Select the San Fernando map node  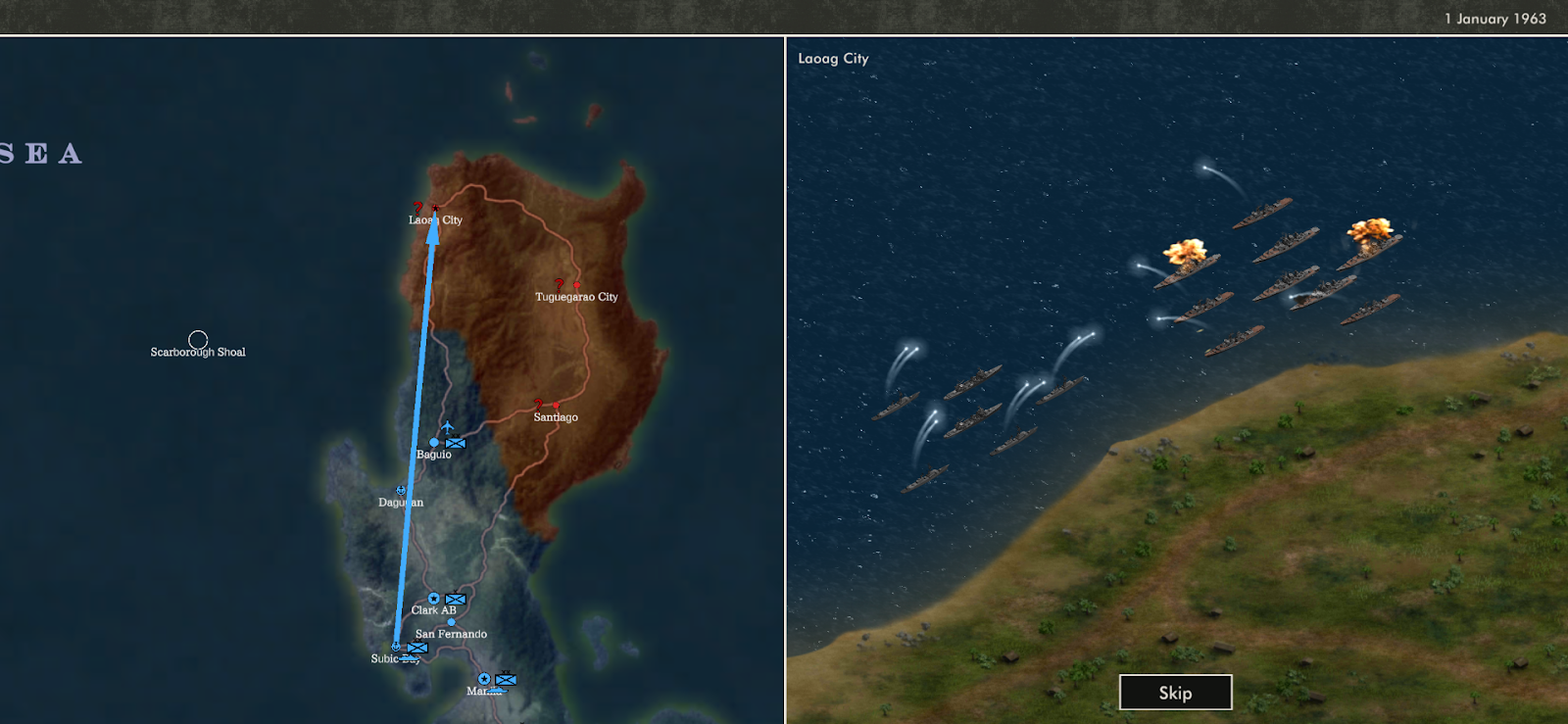[x=451, y=622]
